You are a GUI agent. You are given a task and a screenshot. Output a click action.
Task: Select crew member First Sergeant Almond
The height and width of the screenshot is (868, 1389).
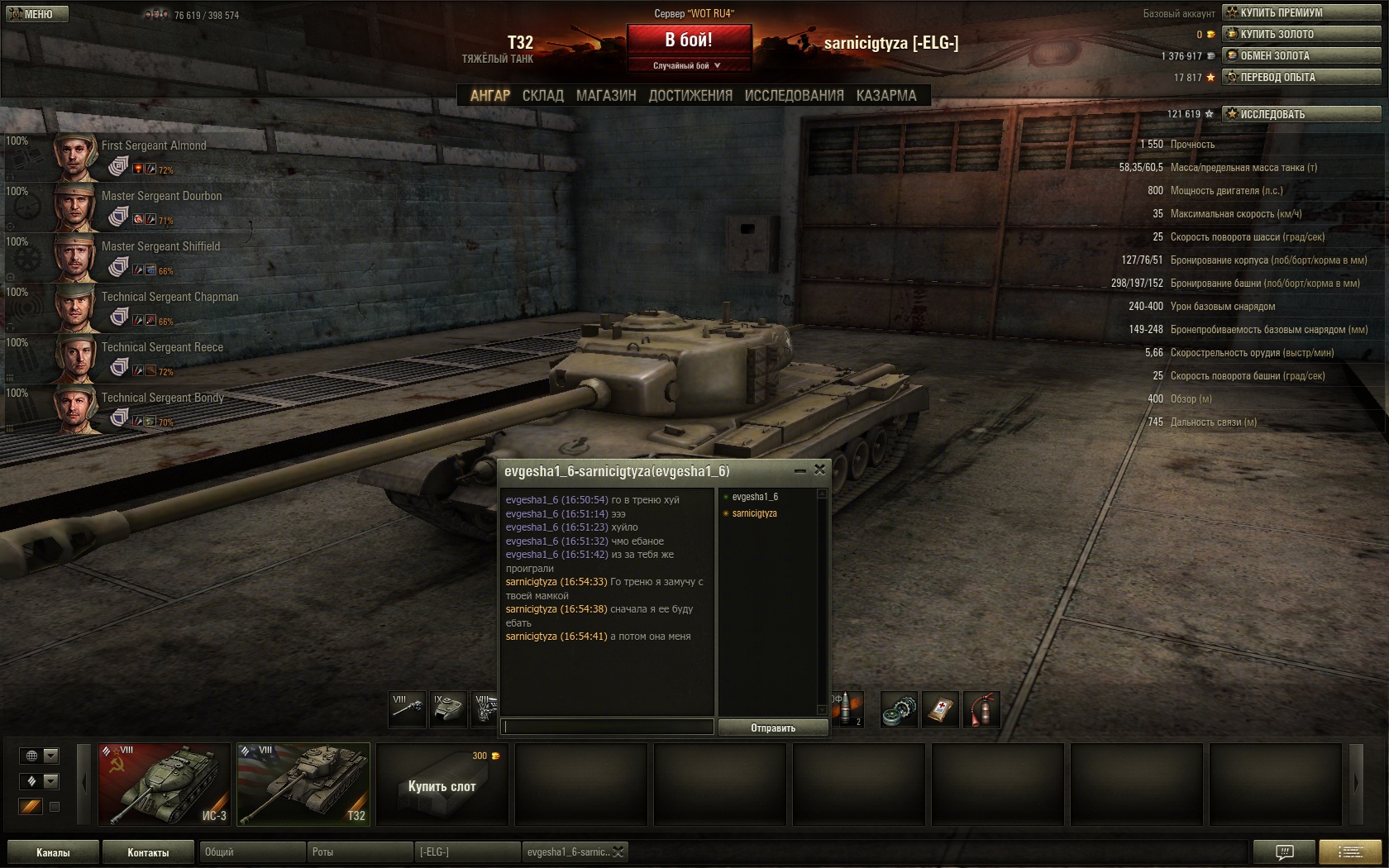tap(153, 145)
